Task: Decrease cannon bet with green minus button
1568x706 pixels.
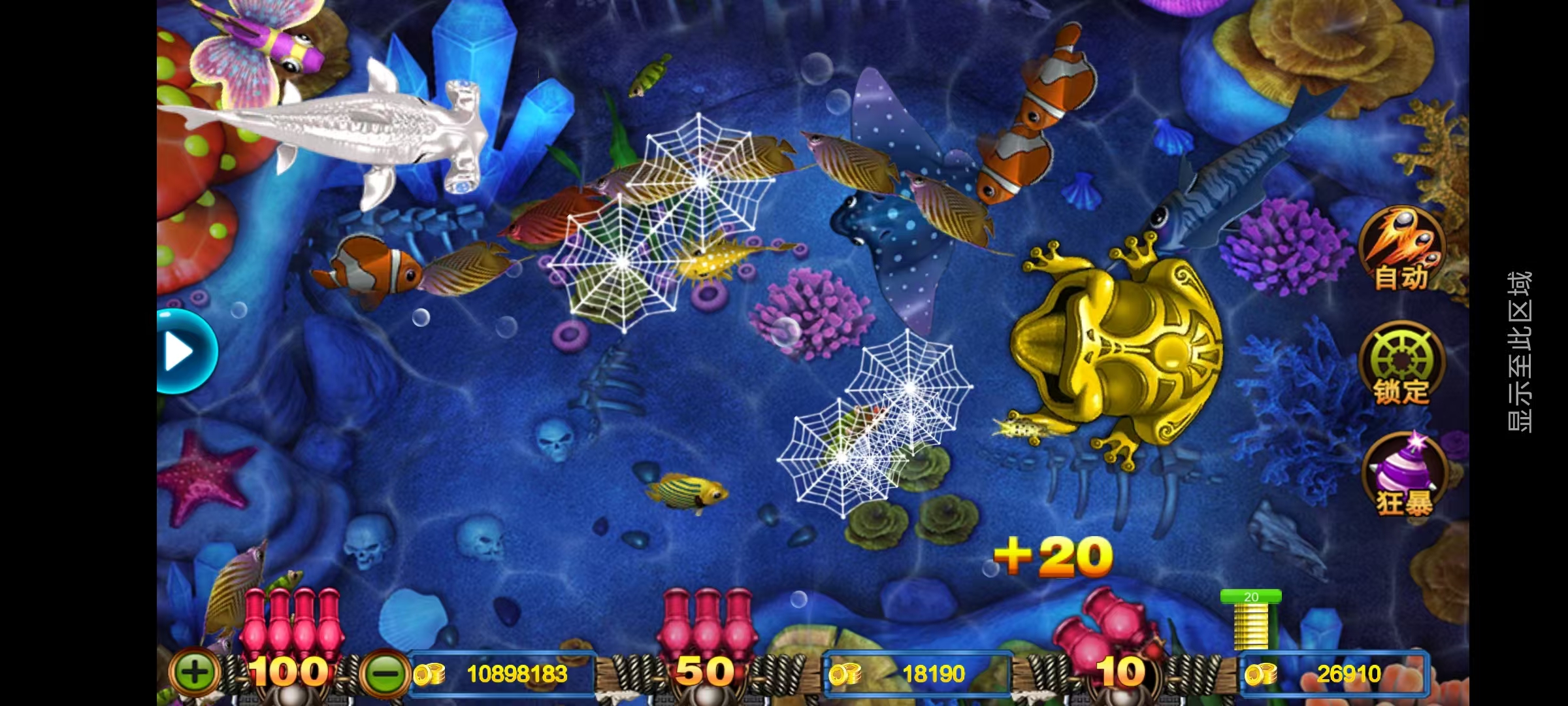Action: tap(385, 673)
